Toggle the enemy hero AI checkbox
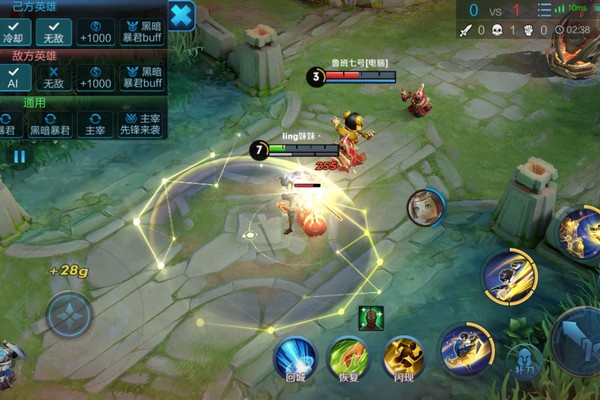The height and width of the screenshot is (400, 600). [13, 78]
